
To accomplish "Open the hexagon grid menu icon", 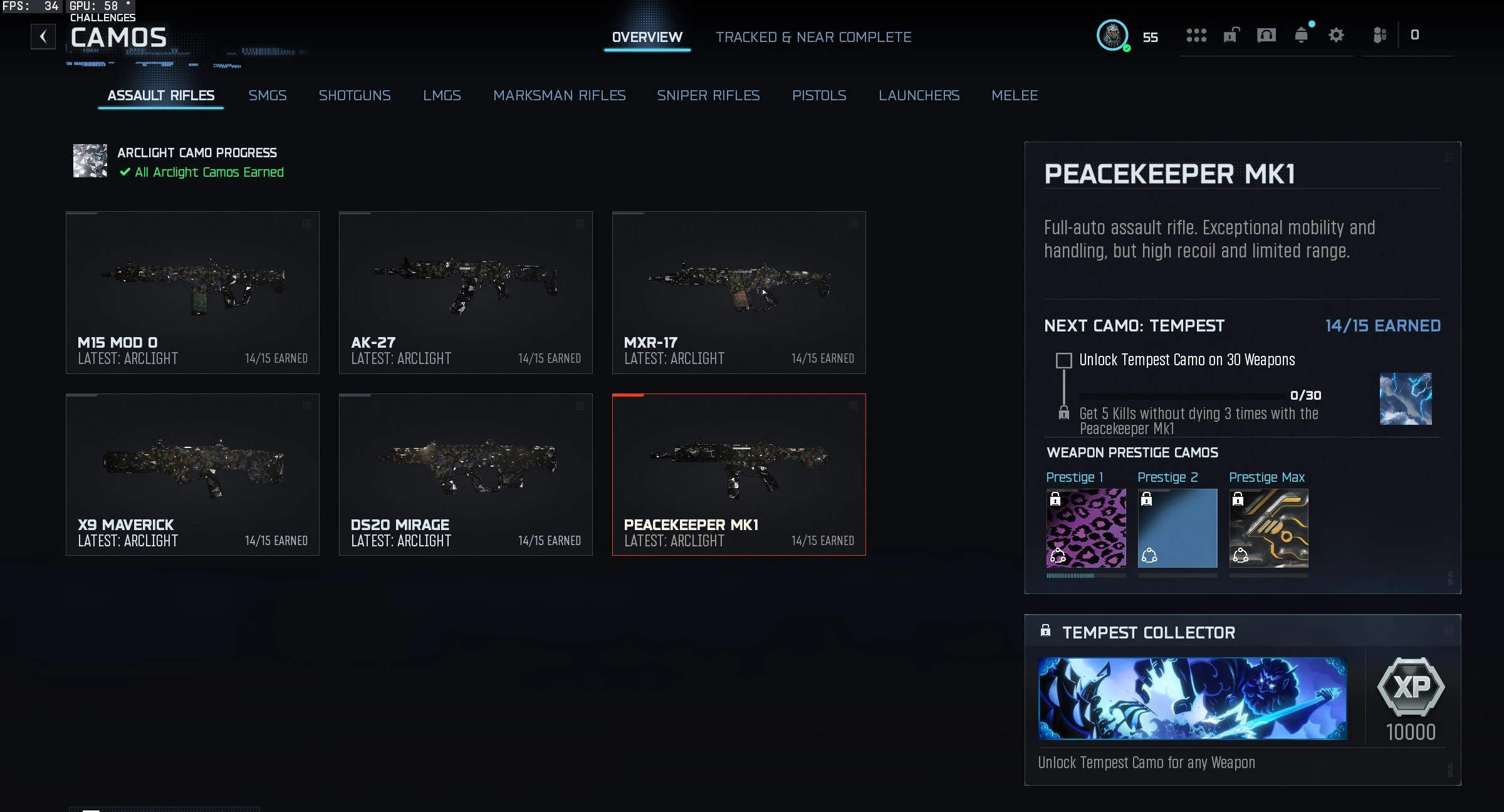I will click(1197, 36).
